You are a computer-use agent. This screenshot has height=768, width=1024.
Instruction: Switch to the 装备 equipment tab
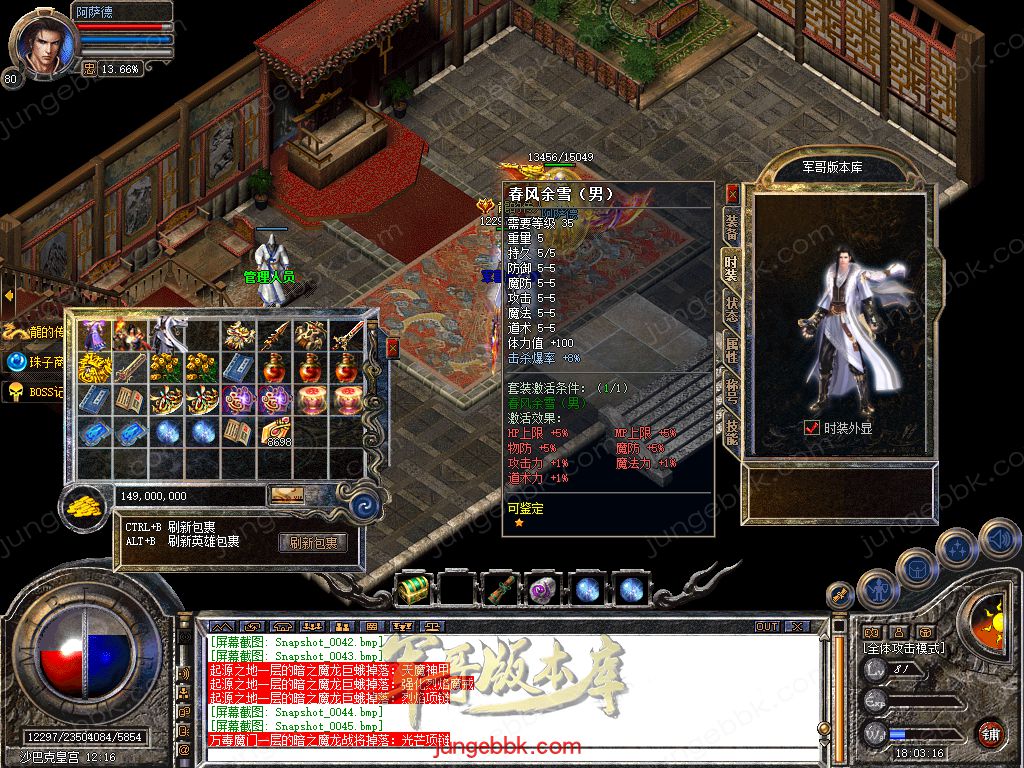(732, 226)
